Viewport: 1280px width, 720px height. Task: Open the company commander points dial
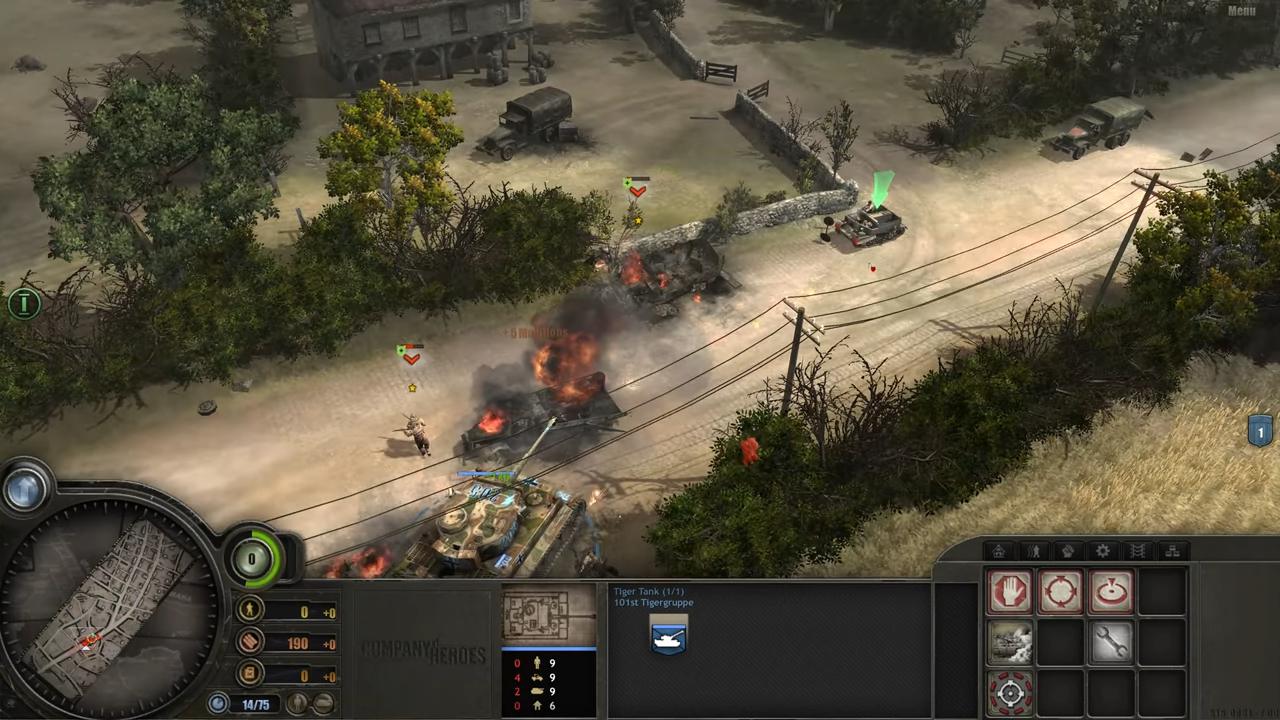(253, 558)
